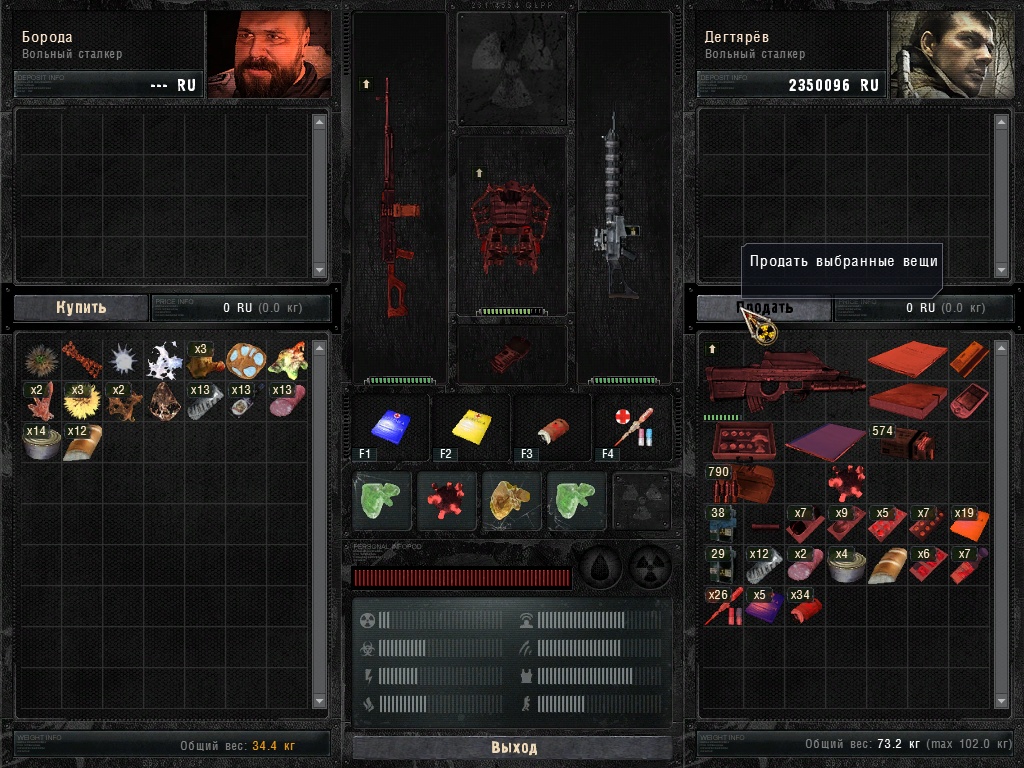Exit trade with the Выход button
Screen dimensions: 1024x768
pos(513,747)
